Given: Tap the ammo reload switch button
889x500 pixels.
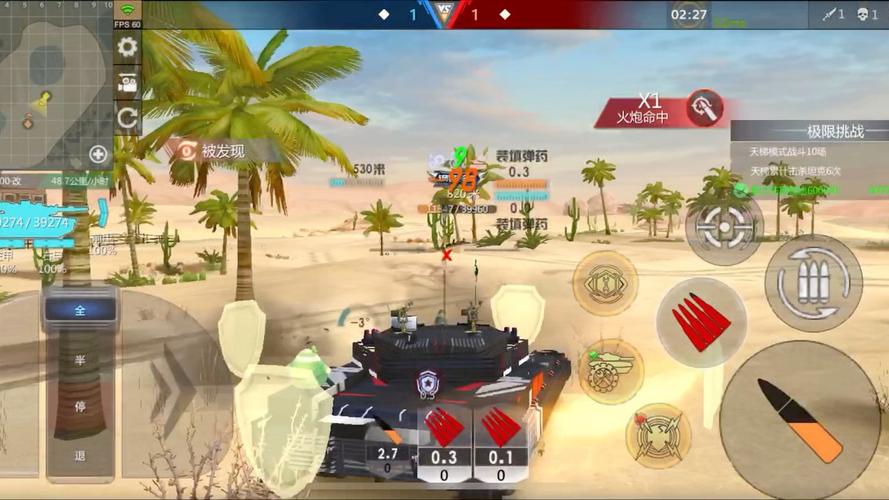Looking at the screenshot, I should pos(813,283).
